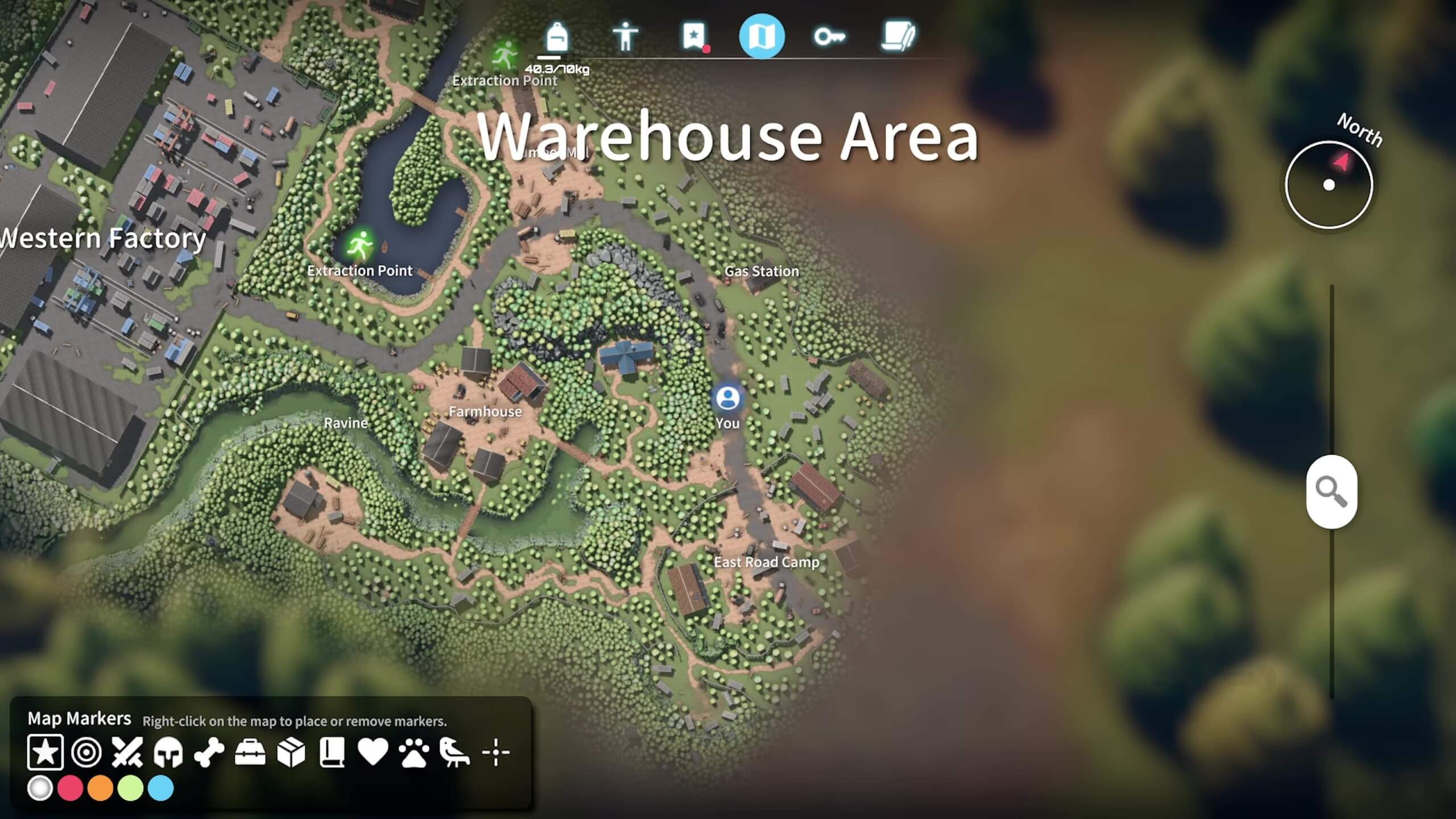Select the crossed swords map marker

coord(127,752)
